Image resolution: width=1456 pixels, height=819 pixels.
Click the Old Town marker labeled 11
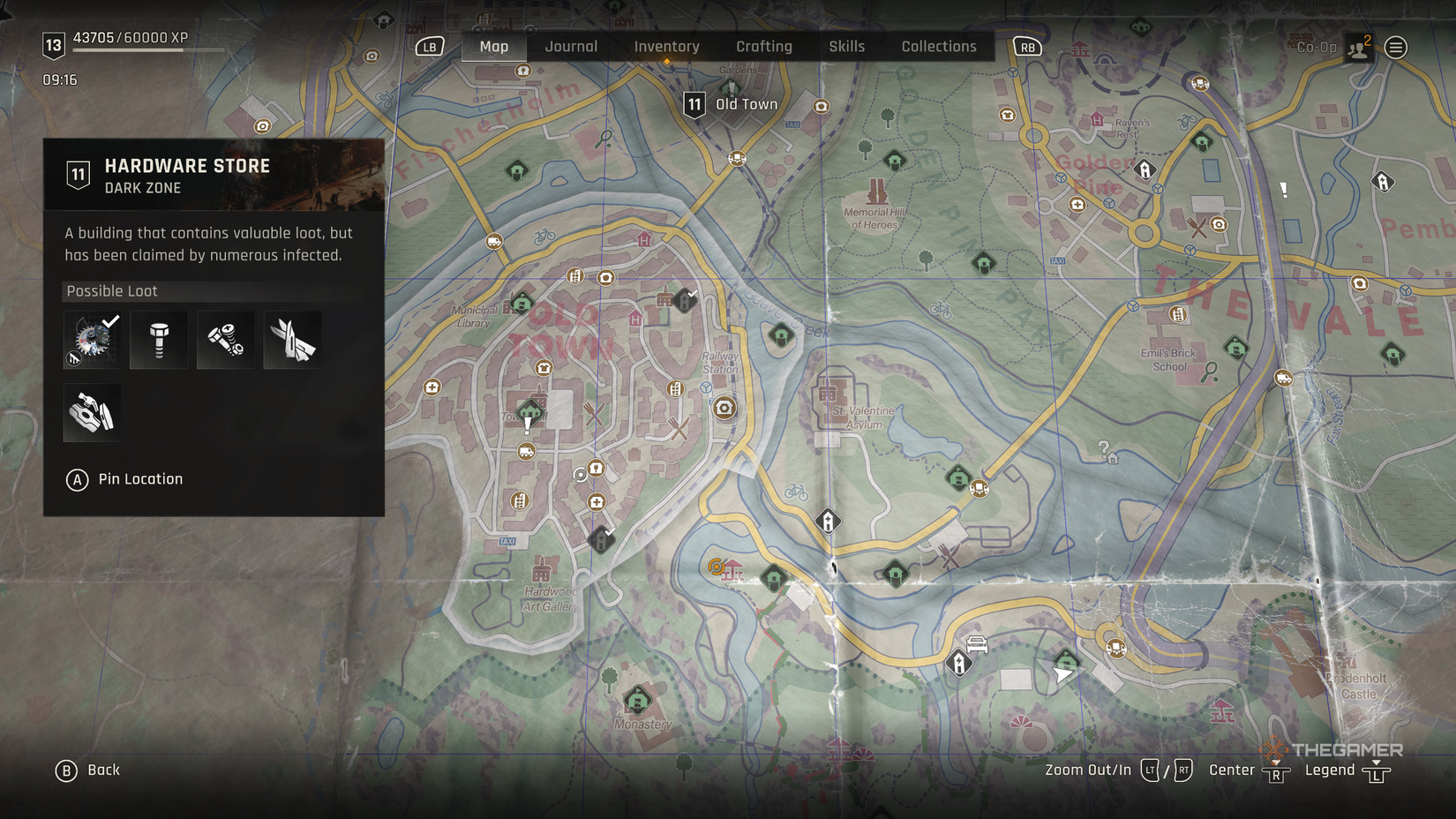coord(694,103)
